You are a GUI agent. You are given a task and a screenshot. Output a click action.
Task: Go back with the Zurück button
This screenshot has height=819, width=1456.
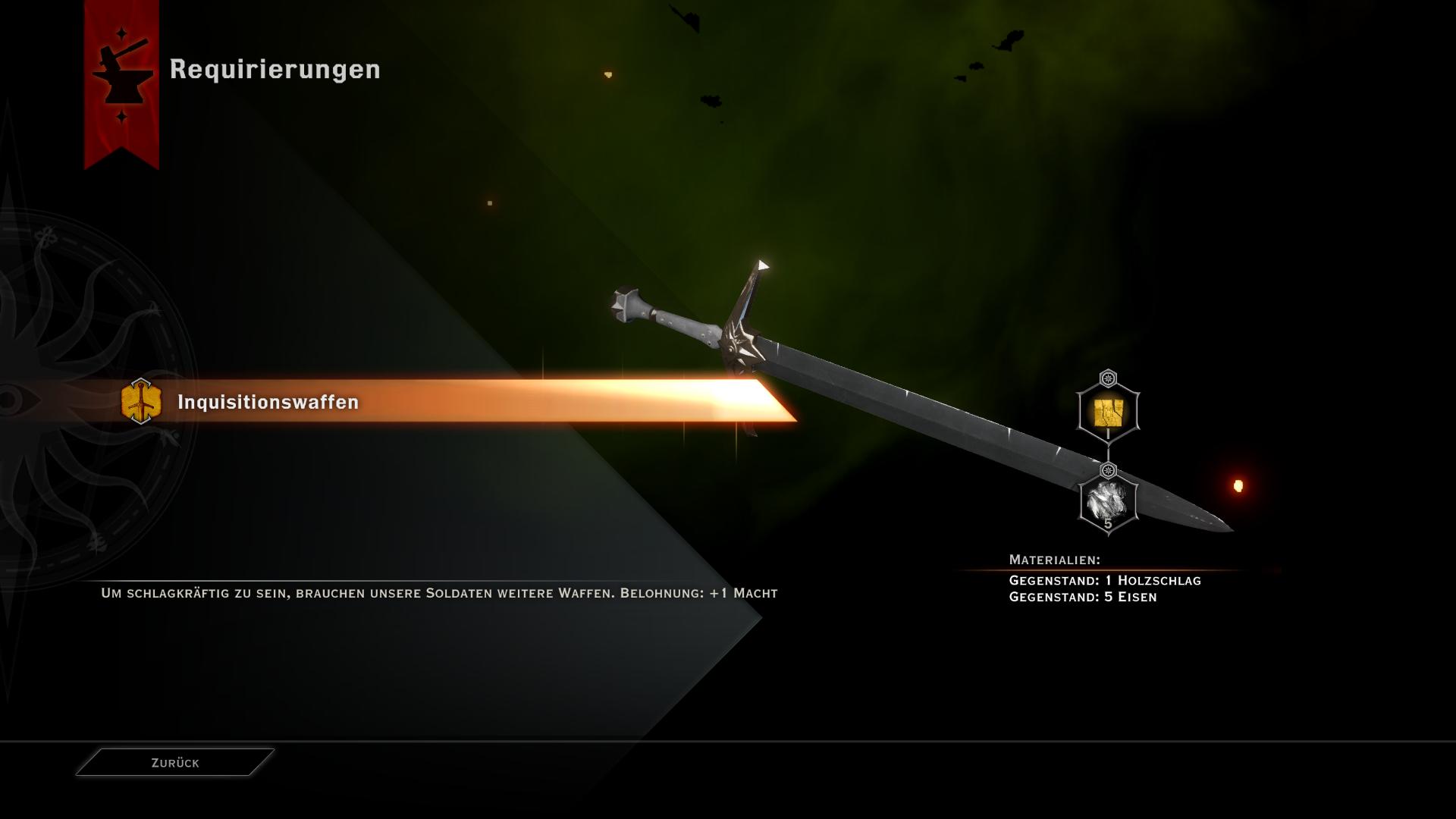pos(175,763)
